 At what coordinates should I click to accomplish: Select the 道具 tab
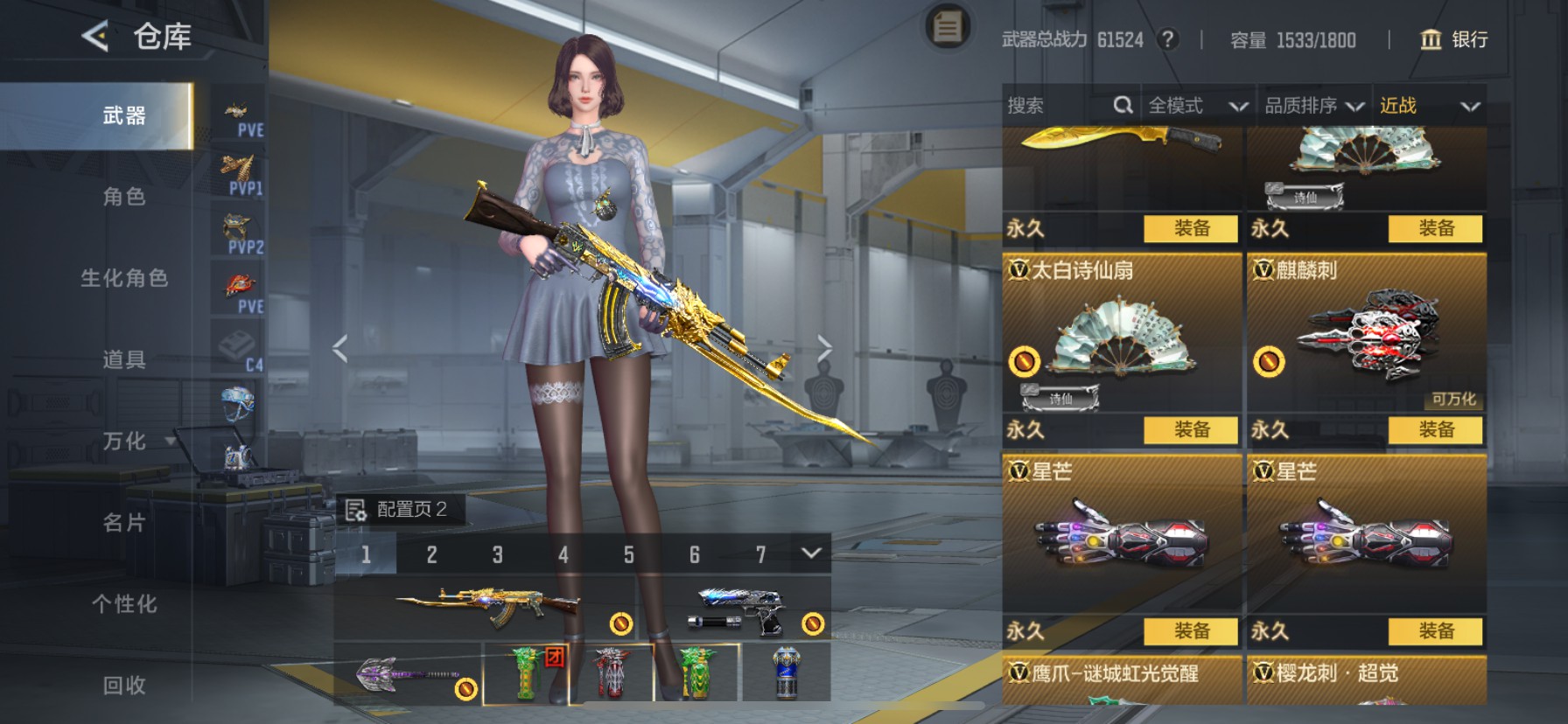tap(124, 359)
